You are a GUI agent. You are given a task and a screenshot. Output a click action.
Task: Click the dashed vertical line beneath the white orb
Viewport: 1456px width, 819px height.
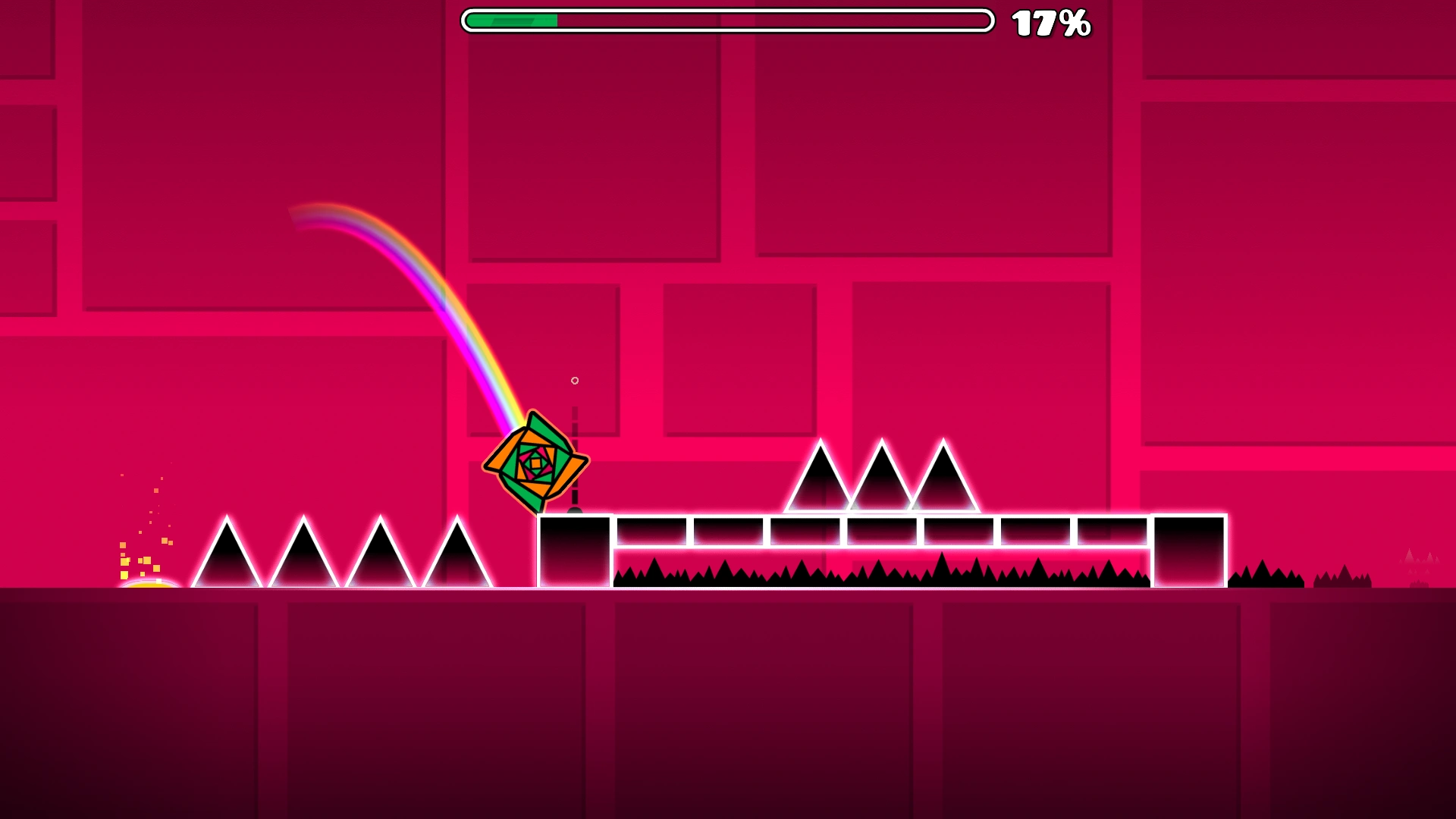(x=575, y=425)
